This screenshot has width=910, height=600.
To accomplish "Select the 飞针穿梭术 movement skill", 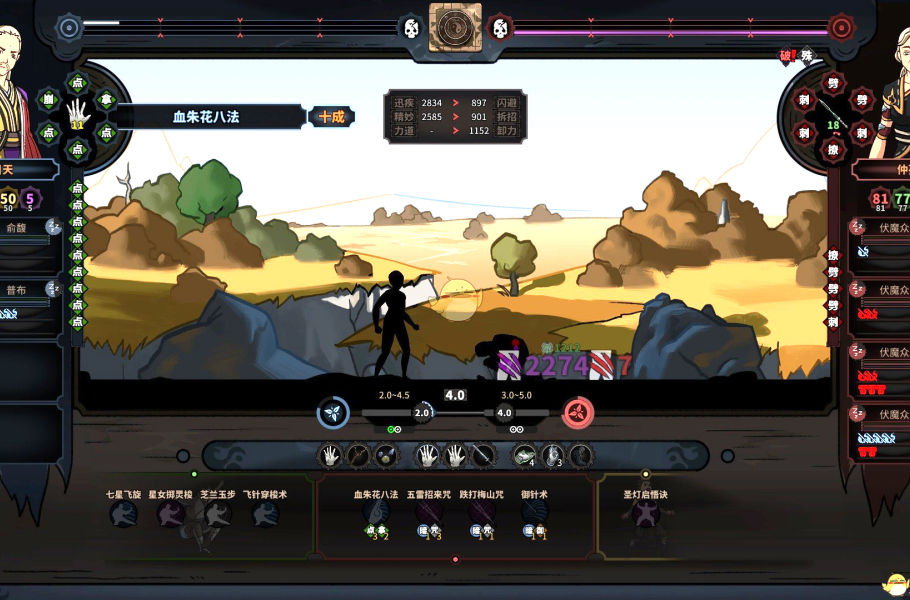I will point(265,514).
